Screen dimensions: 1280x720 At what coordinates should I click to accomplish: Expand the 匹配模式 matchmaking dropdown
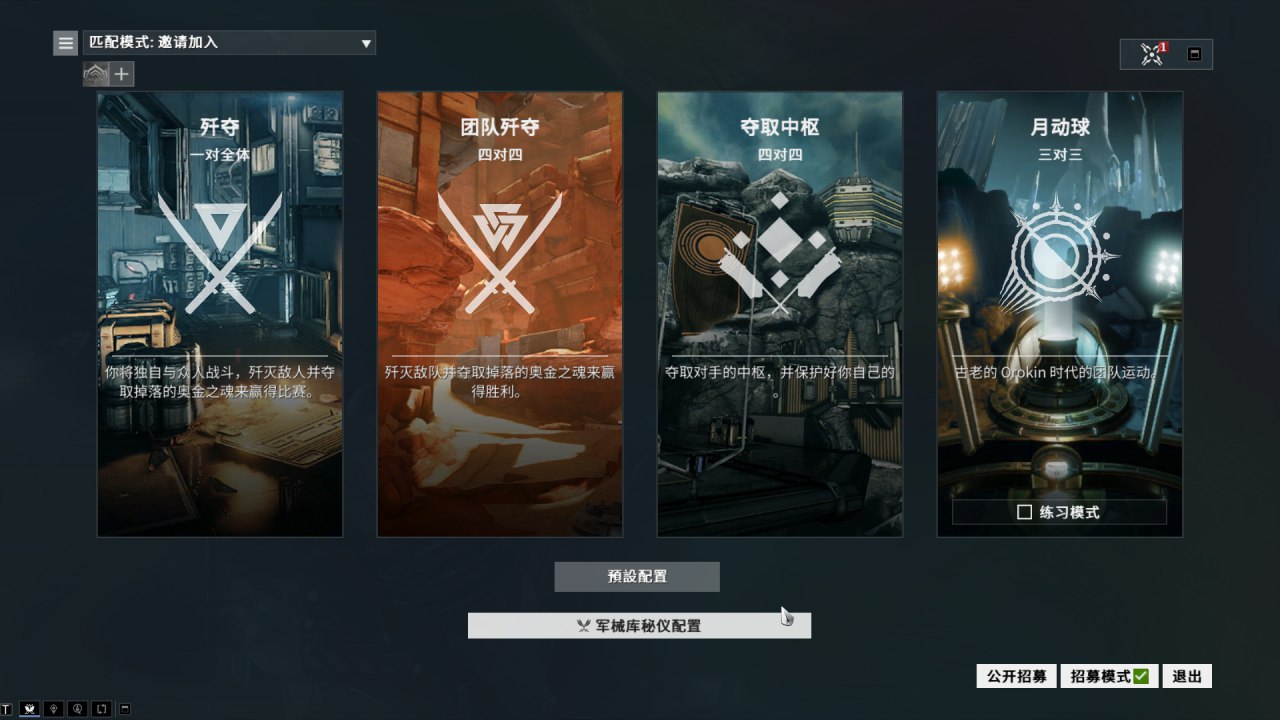pos(229,43)
